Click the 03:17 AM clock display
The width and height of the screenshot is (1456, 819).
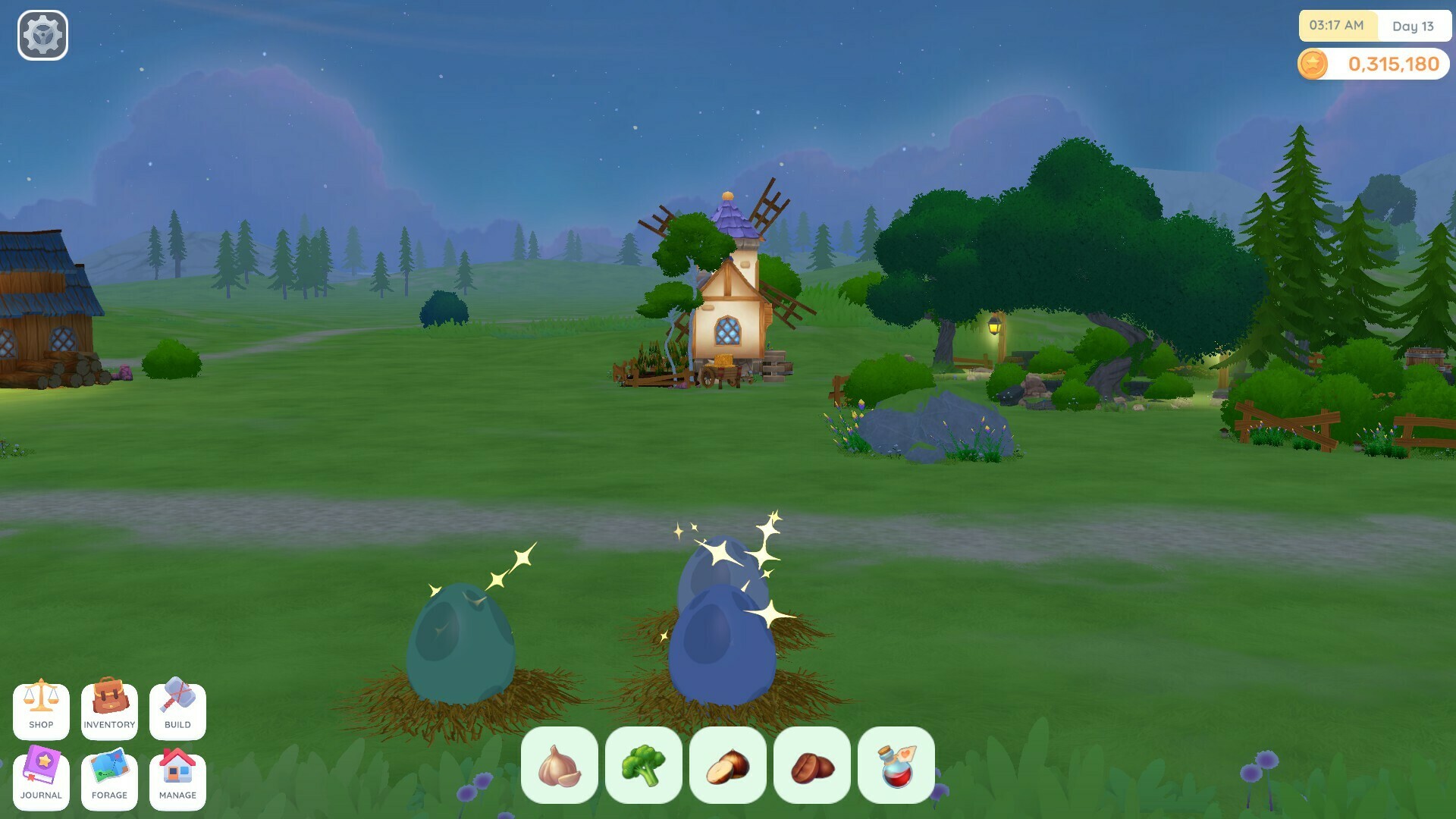point(1335,27)
